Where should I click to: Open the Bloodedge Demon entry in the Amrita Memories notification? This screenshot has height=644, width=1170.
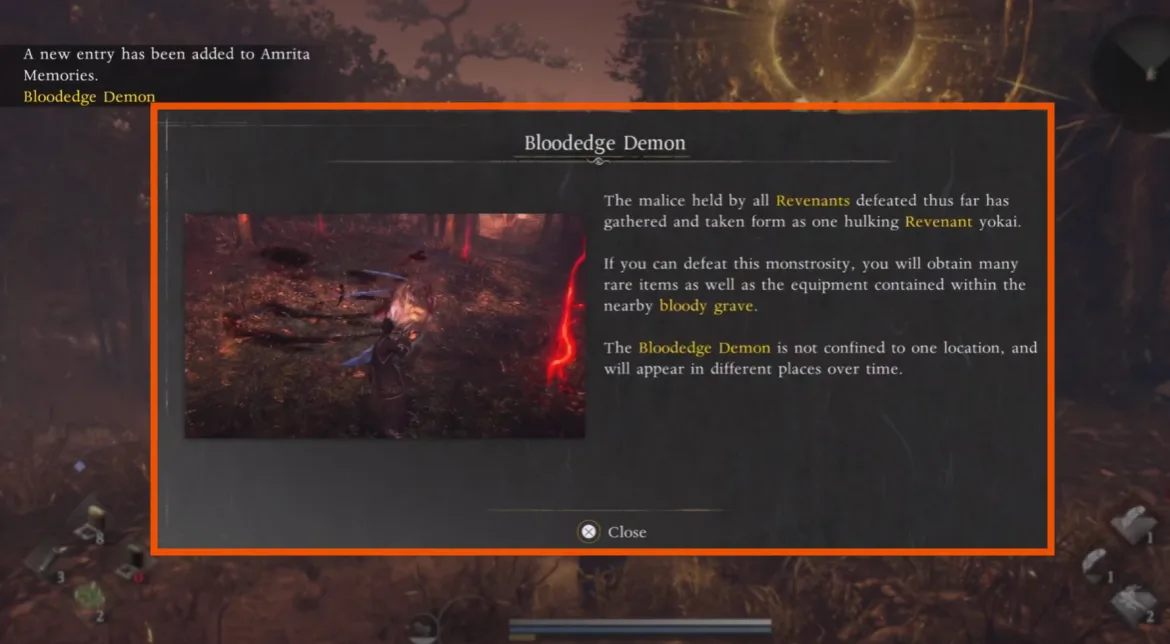click(x=89, y=97)
